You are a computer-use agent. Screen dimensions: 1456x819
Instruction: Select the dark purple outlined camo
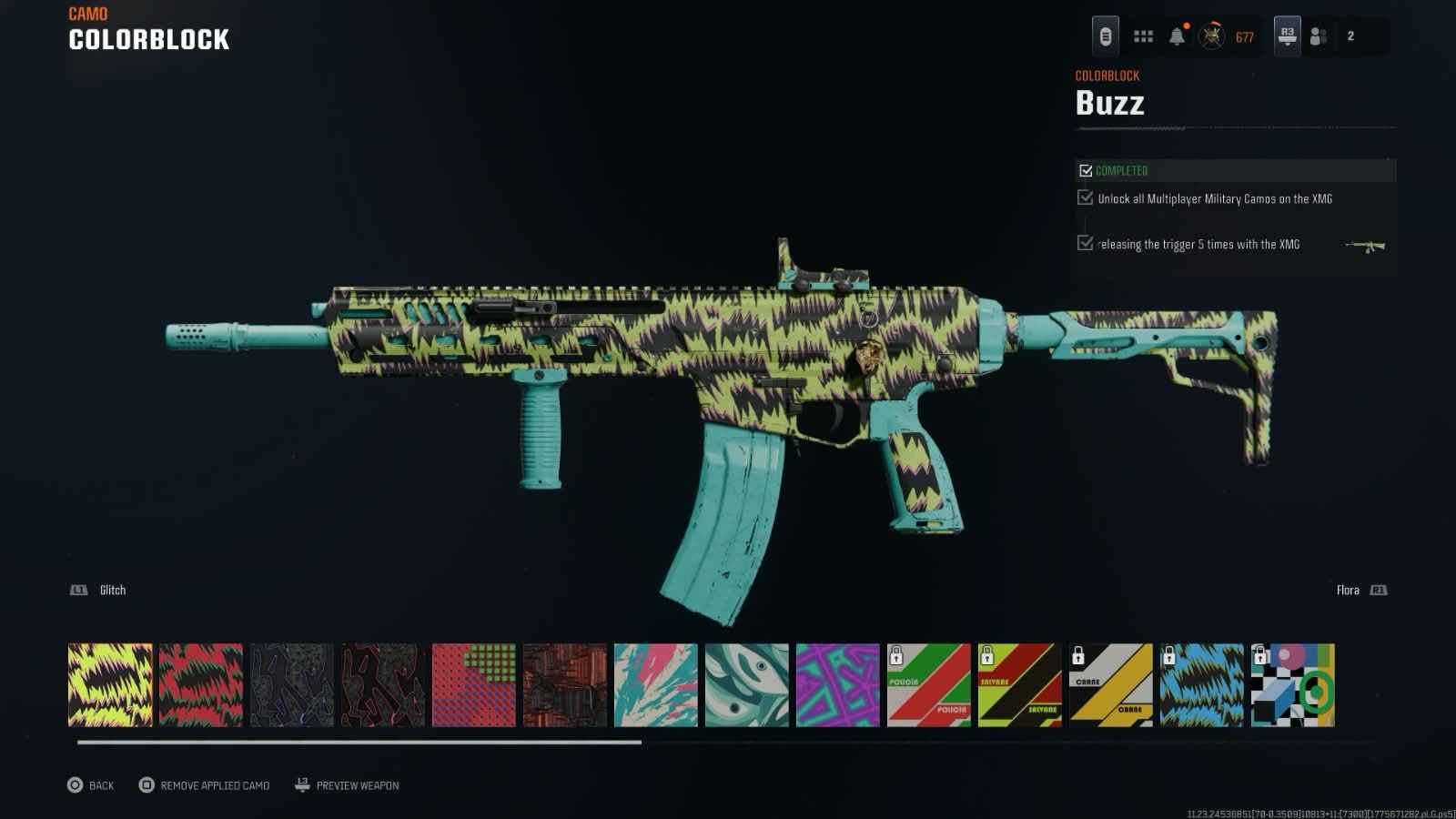tap(292, 685)
